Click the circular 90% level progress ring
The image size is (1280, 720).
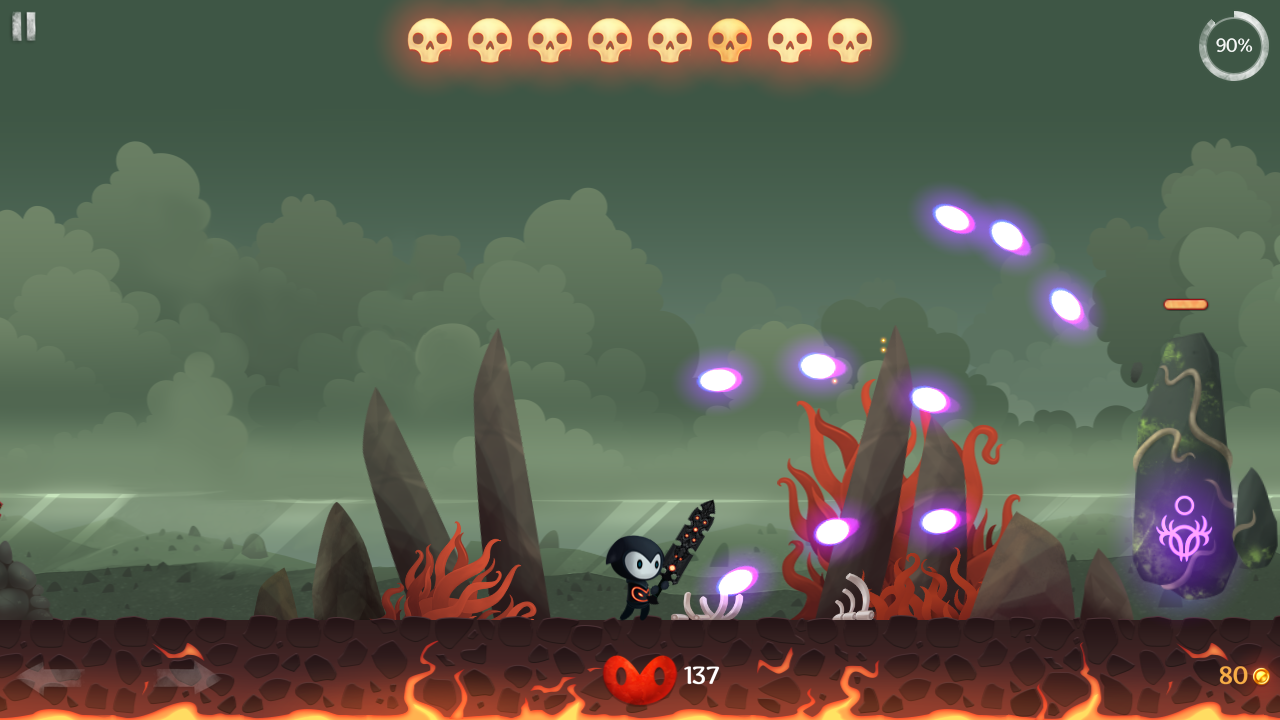click(x=1232, y=45)
